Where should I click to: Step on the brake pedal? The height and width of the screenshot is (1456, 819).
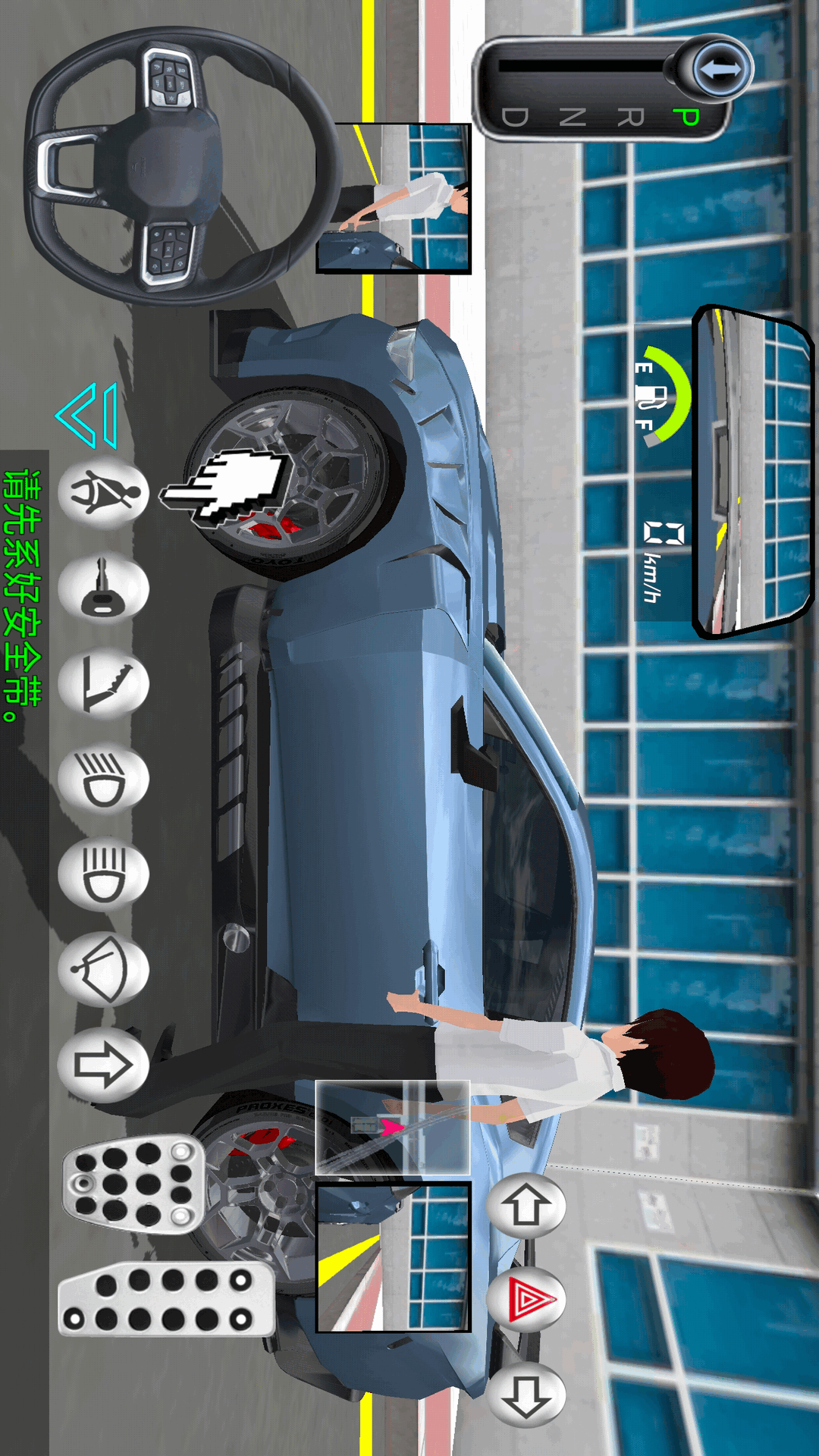[x=133, y=1185]
